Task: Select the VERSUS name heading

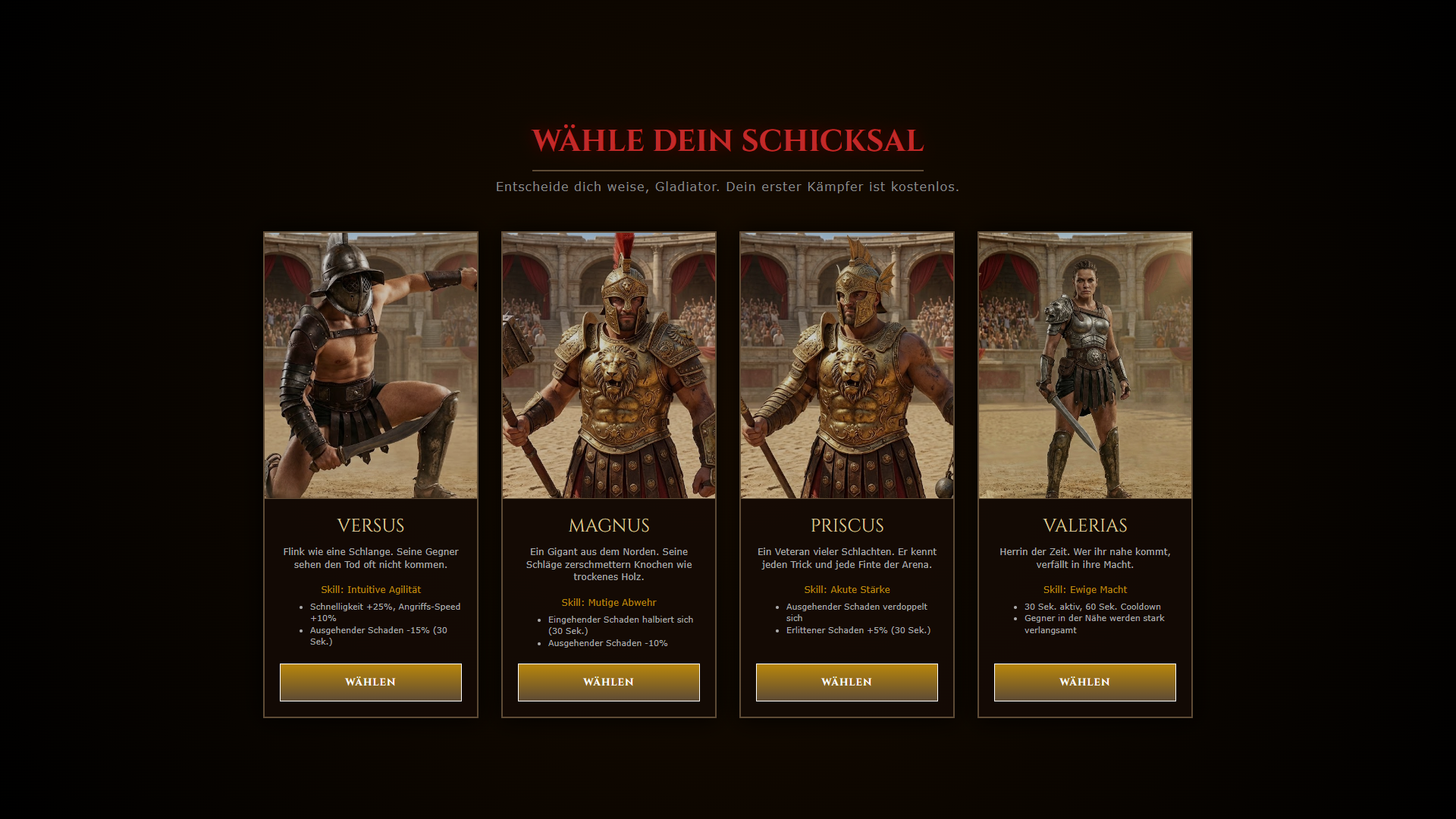Action: tap(370, 525)
